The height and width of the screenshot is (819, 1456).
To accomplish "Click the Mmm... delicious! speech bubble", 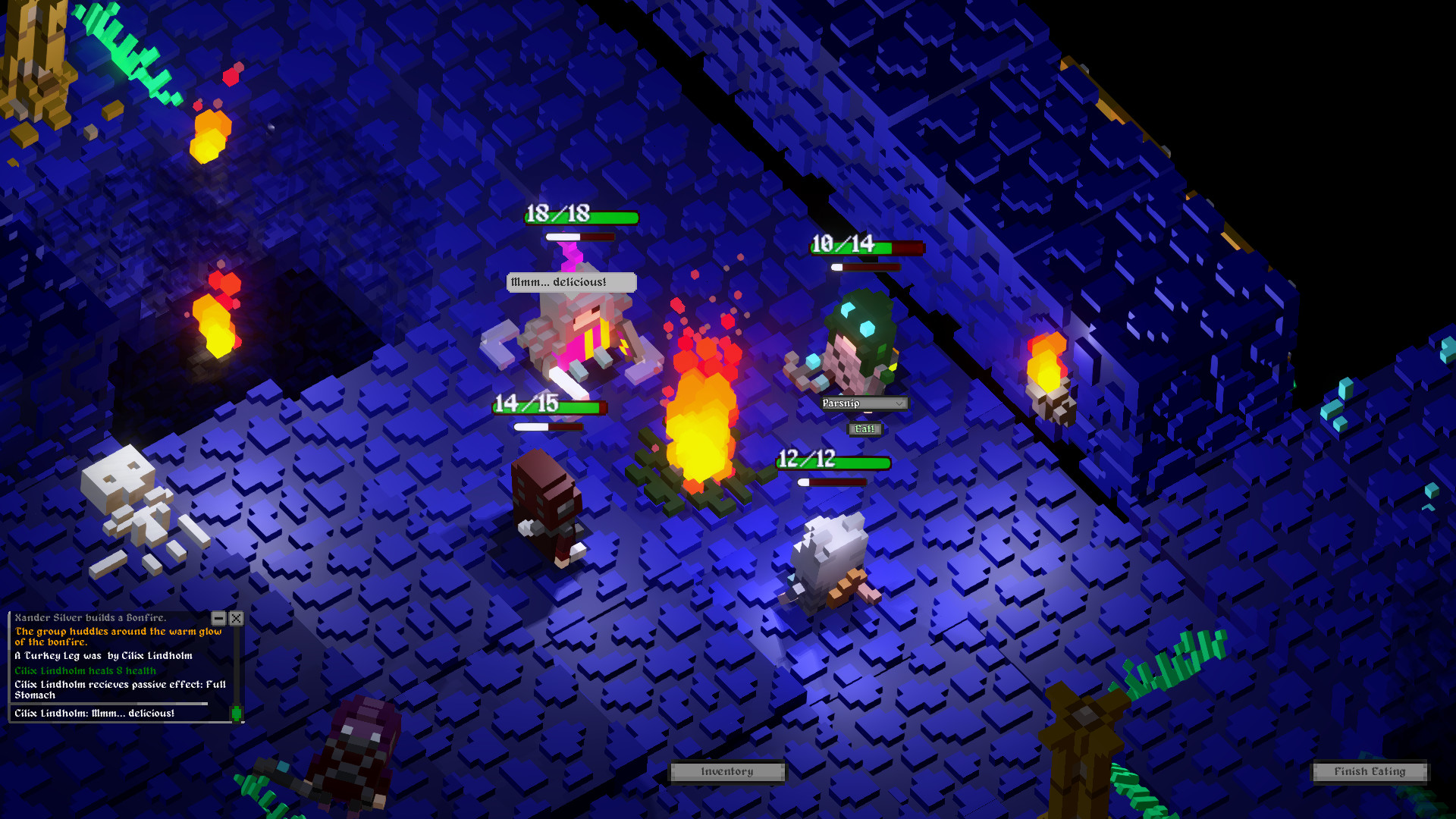I will tap(571, 281).
